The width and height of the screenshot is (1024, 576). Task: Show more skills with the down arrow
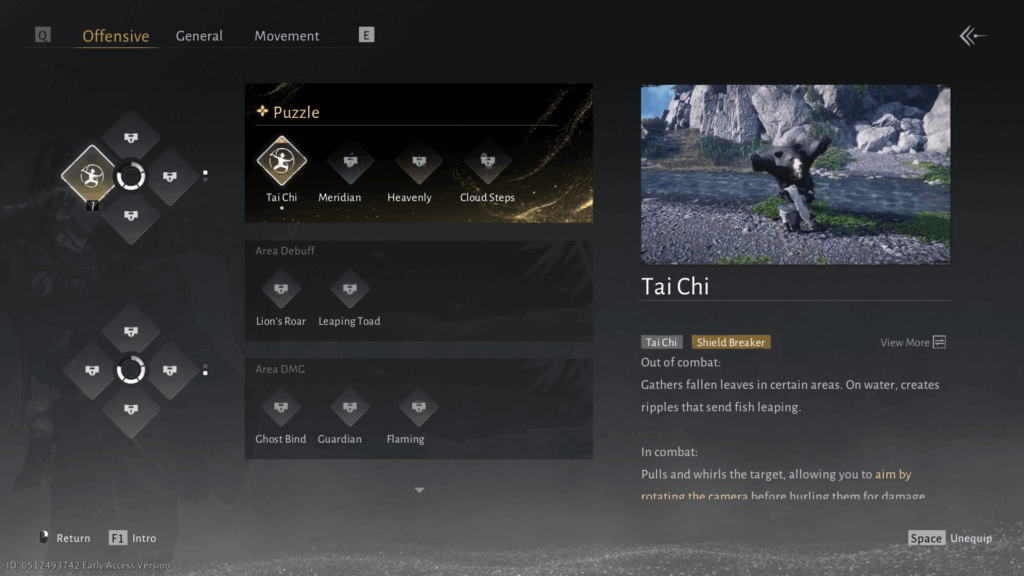click(419, 490)
